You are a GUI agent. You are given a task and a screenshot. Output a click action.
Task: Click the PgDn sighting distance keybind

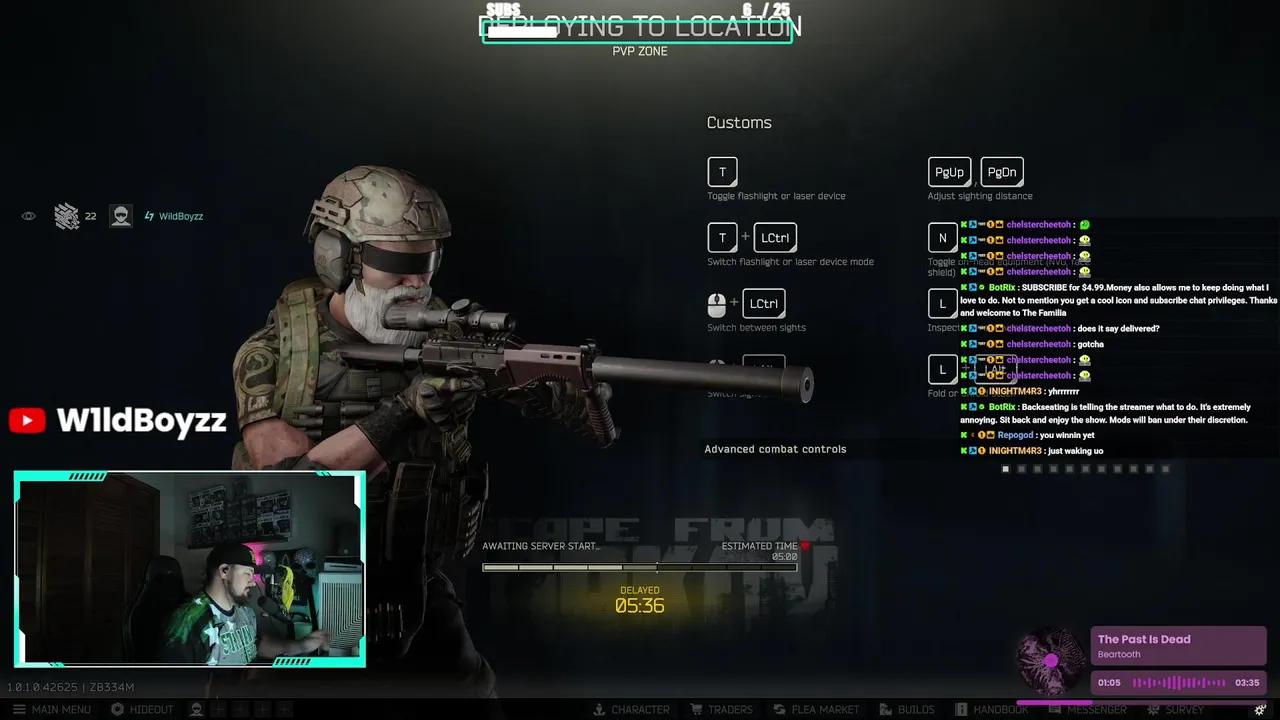tap(1002, 171)
